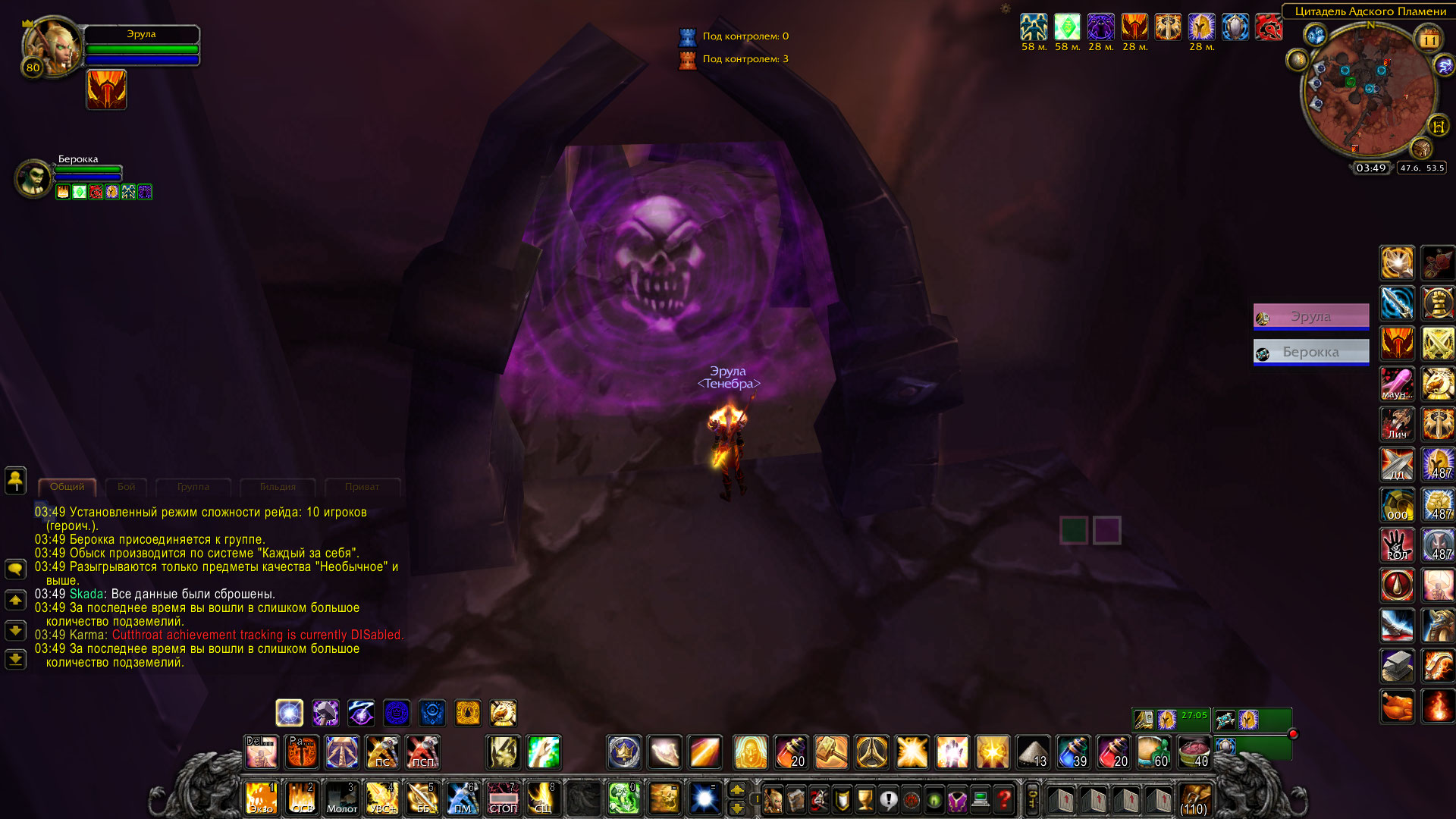Open the help request red question mark
The image size is (1456, 819).
[1004, 799]
